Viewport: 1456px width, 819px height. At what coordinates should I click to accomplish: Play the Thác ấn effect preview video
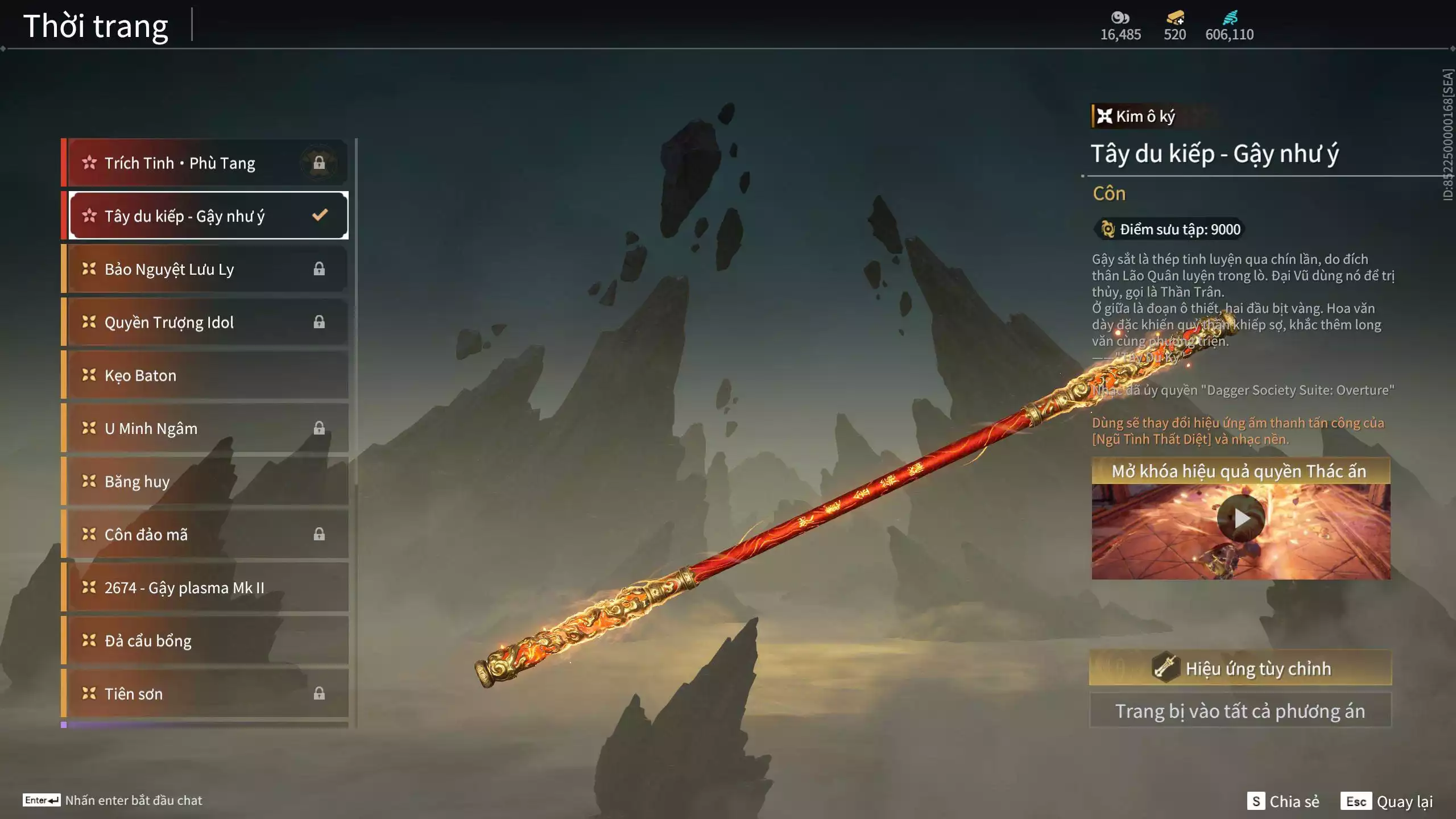coord(1240,518)
